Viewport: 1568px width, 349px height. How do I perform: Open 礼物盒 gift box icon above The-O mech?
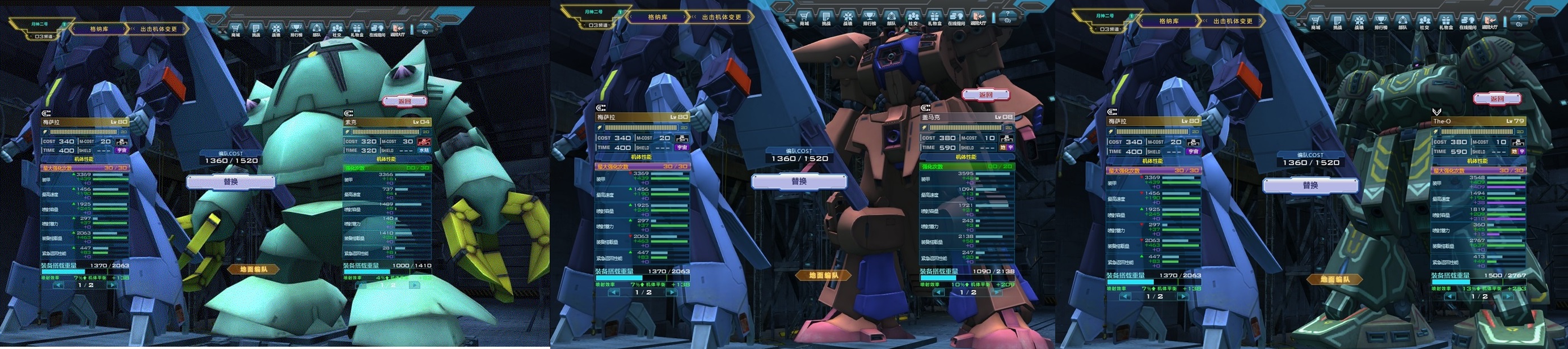pos(1445,22)
